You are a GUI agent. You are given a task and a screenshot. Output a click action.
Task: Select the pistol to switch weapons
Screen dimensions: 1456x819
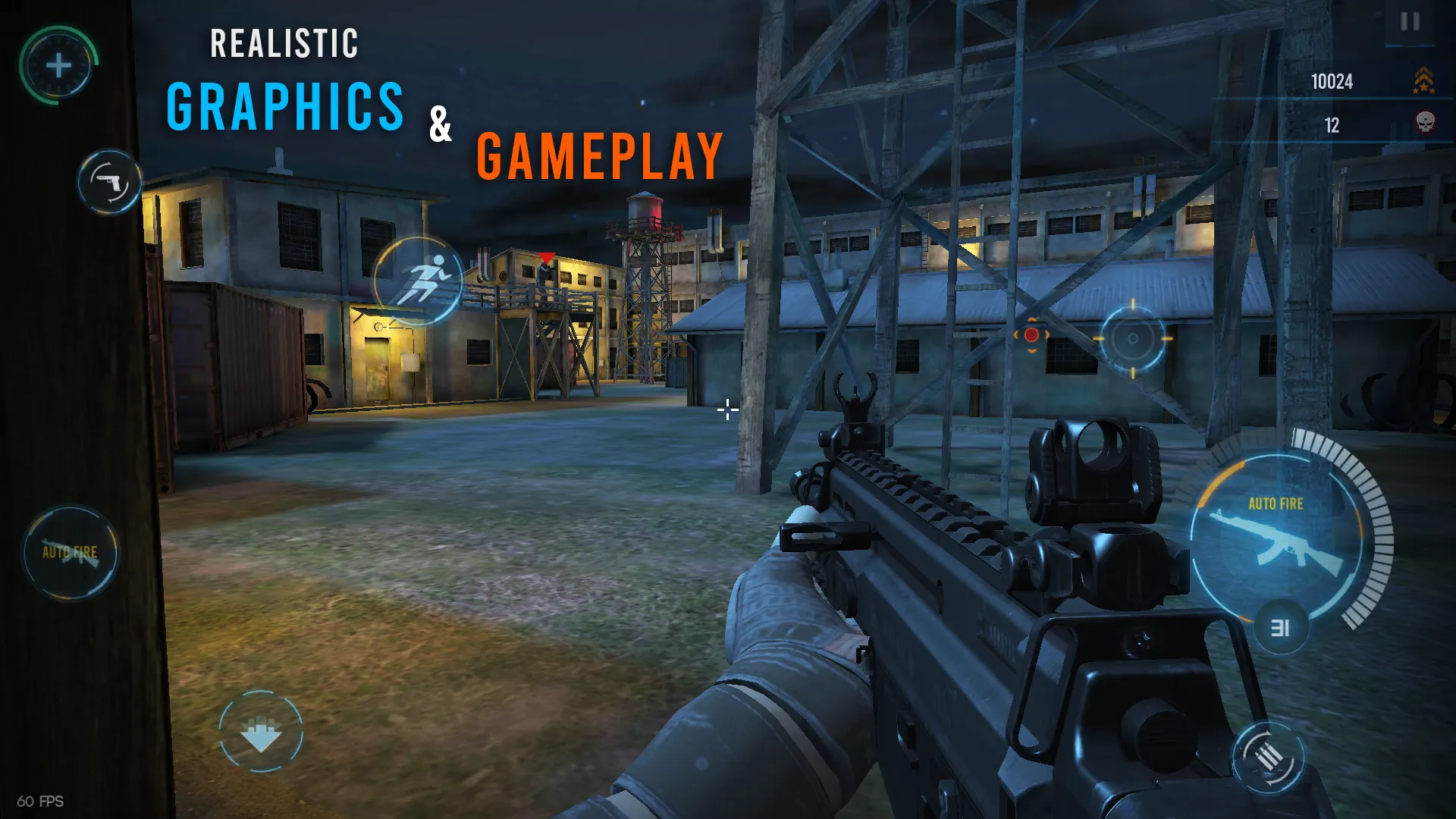click(110, 180)
